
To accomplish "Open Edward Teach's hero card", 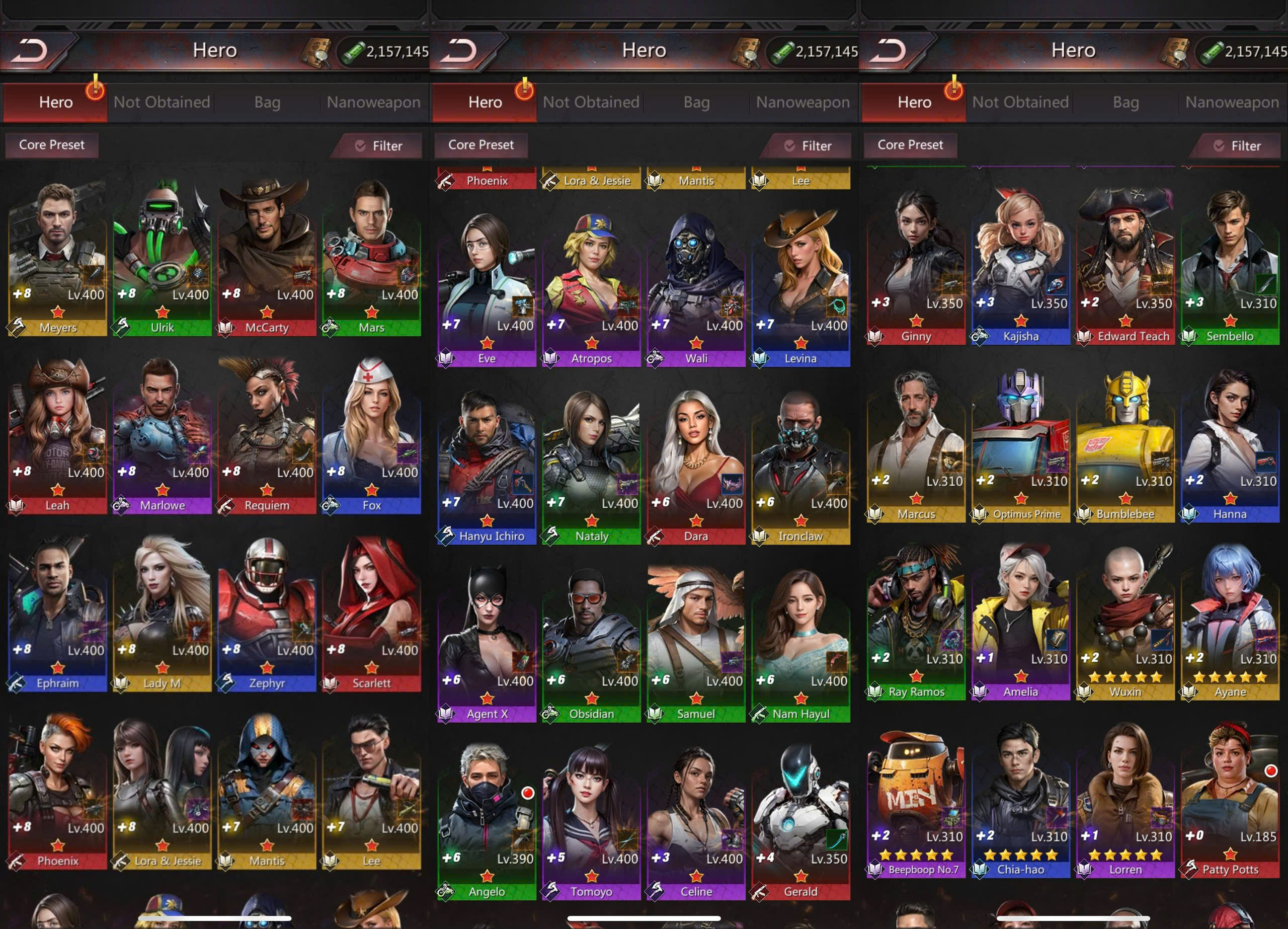I will (x=1125, y=265).
